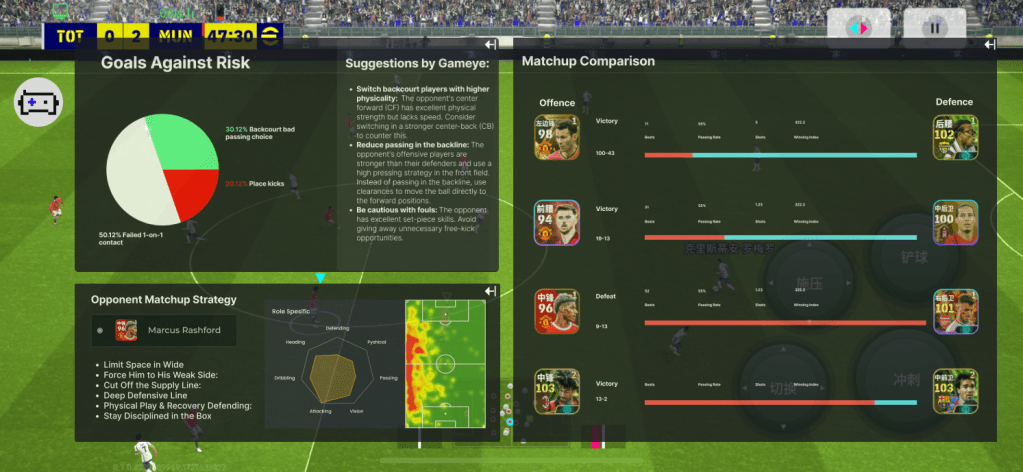The height and width of the screenshot is (472, 1023).
Task: Tap the 铲球 tackle control button
Action: 913,257
